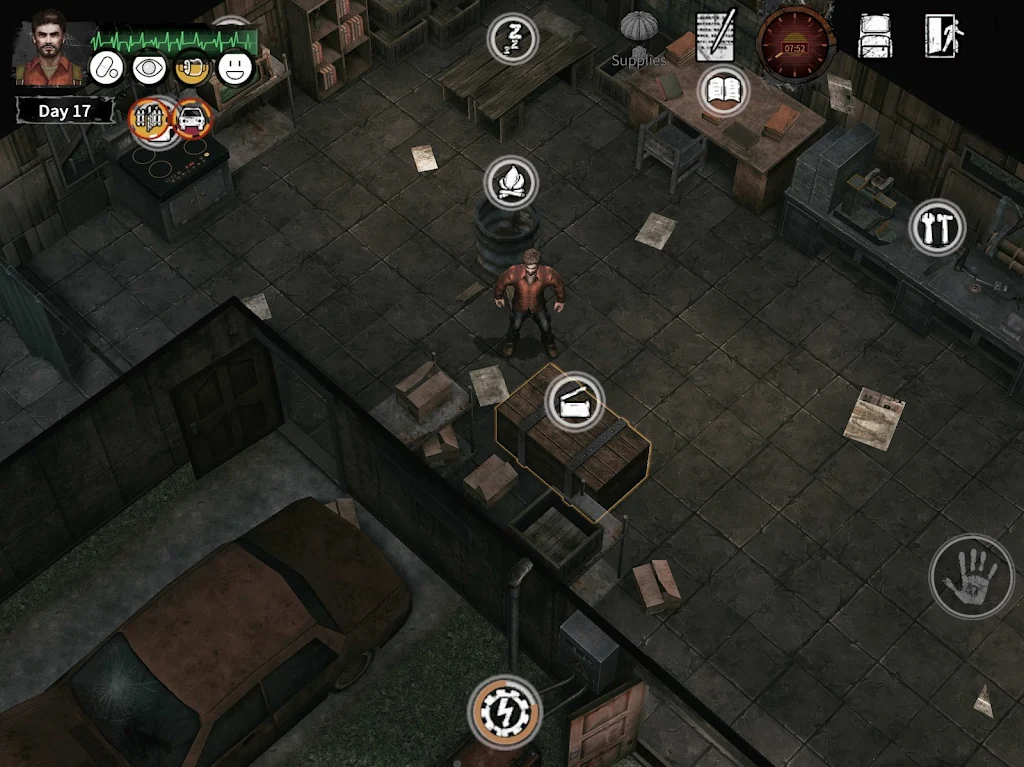Viewport: 1024px width, 767px height.
Task: Tap the hand interact button
Action: click(x=971, y=575)
